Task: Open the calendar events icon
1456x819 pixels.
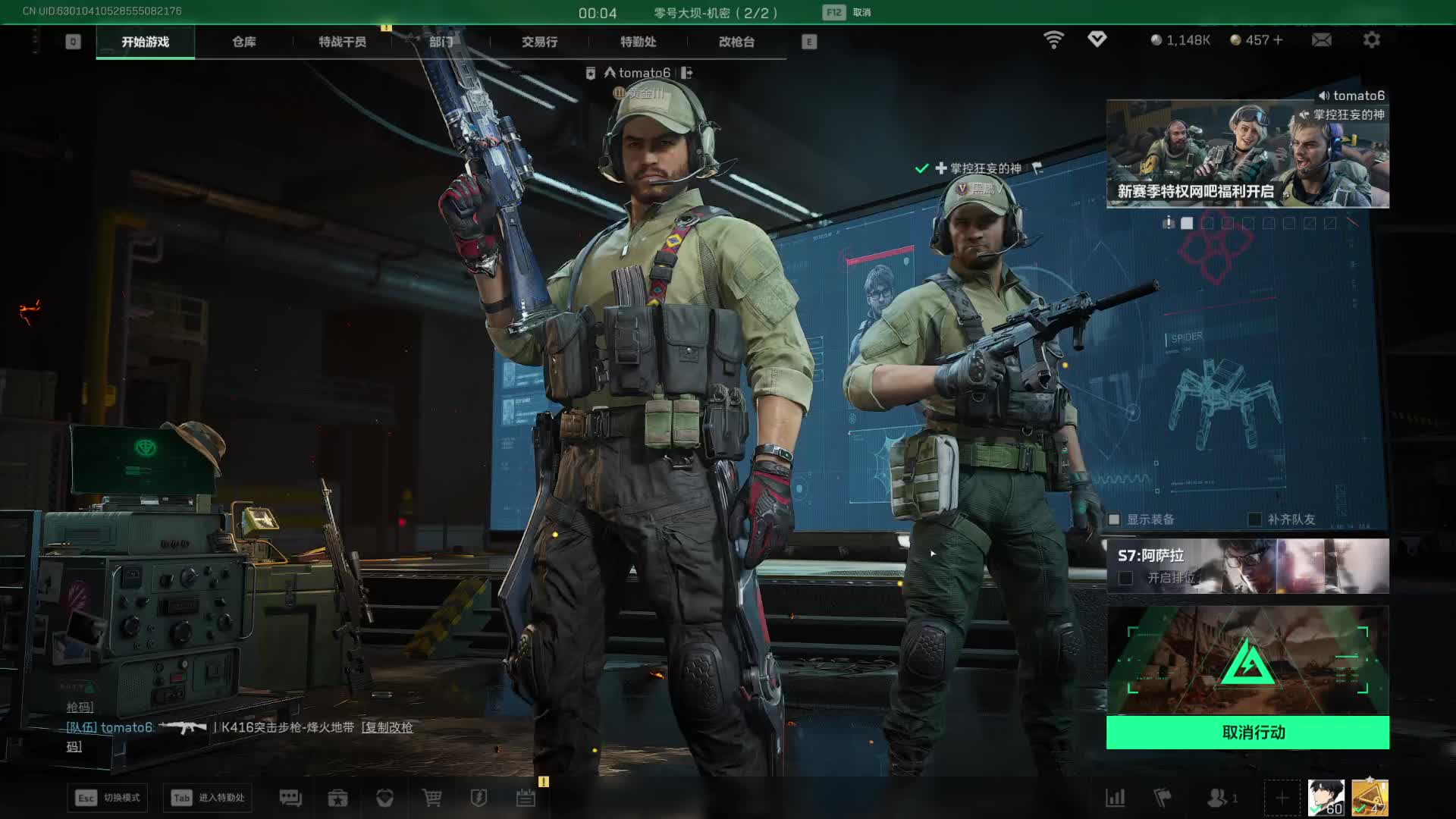Action: point(526,798)
